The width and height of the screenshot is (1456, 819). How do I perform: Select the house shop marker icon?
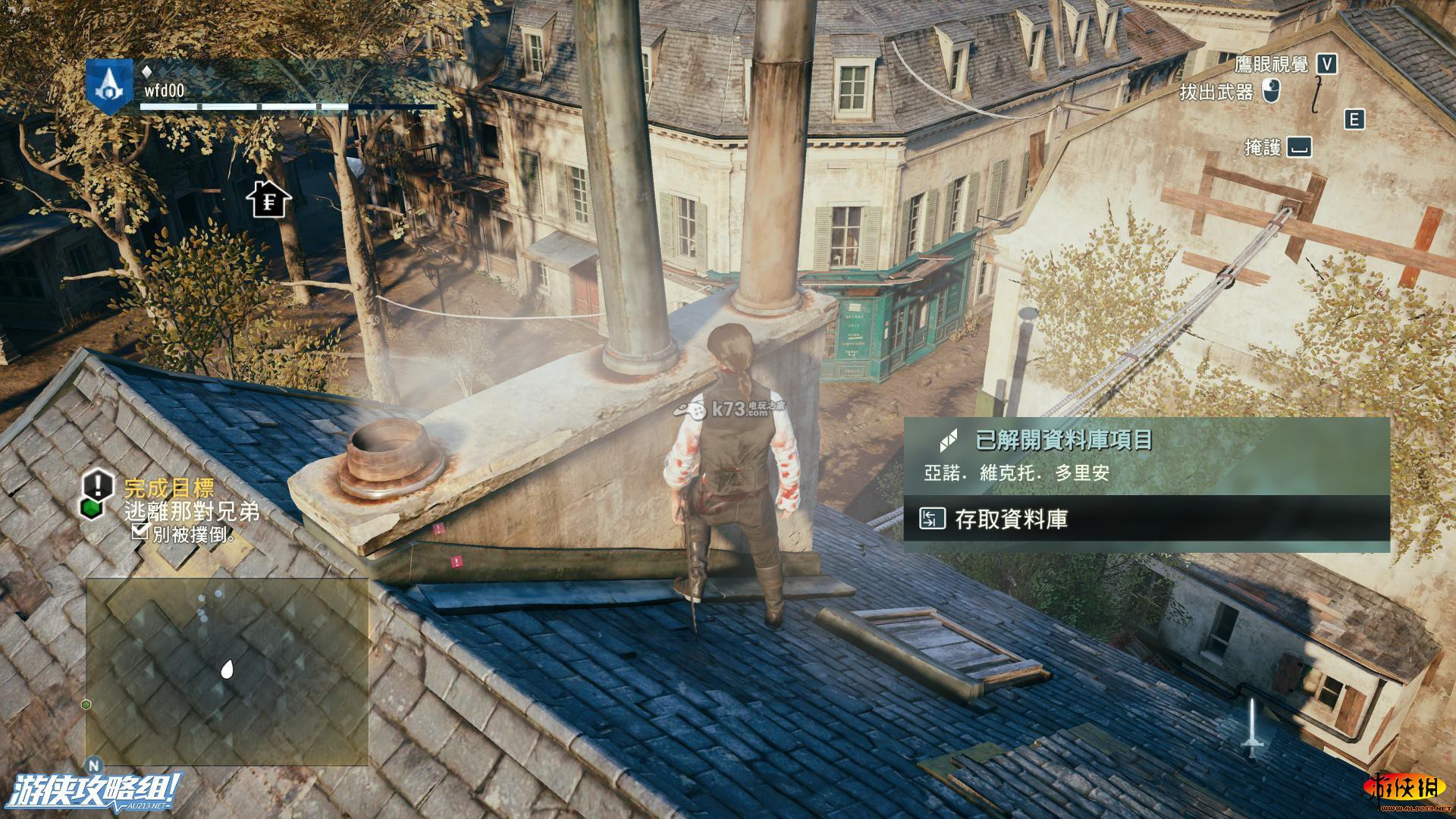[268, 199]
